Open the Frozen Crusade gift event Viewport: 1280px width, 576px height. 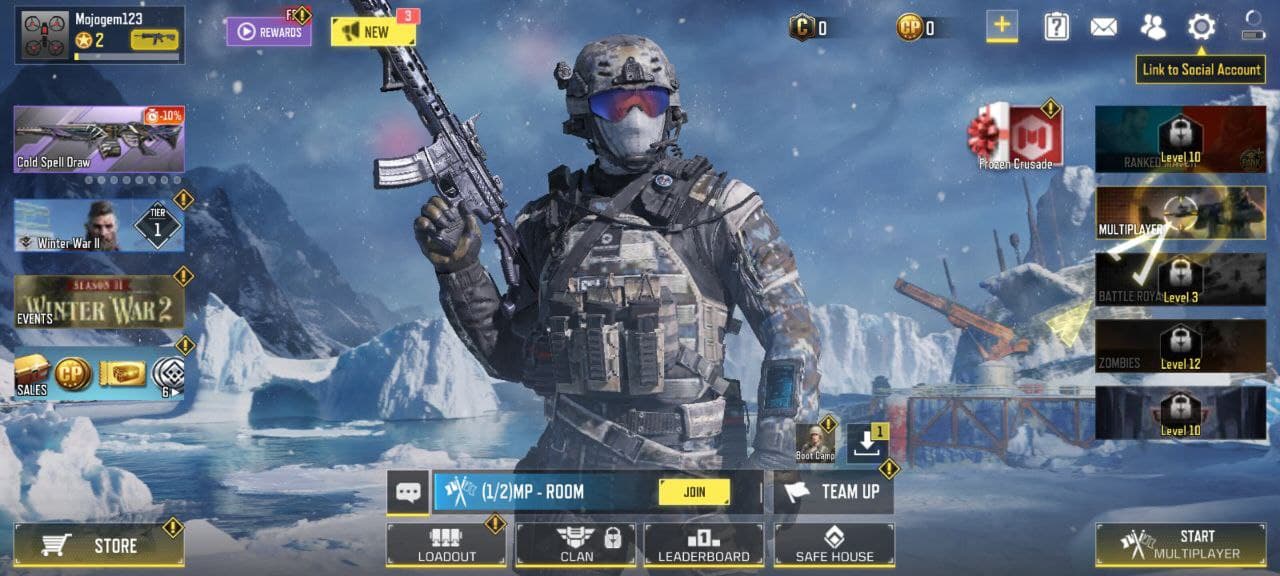coord(1015,137)
